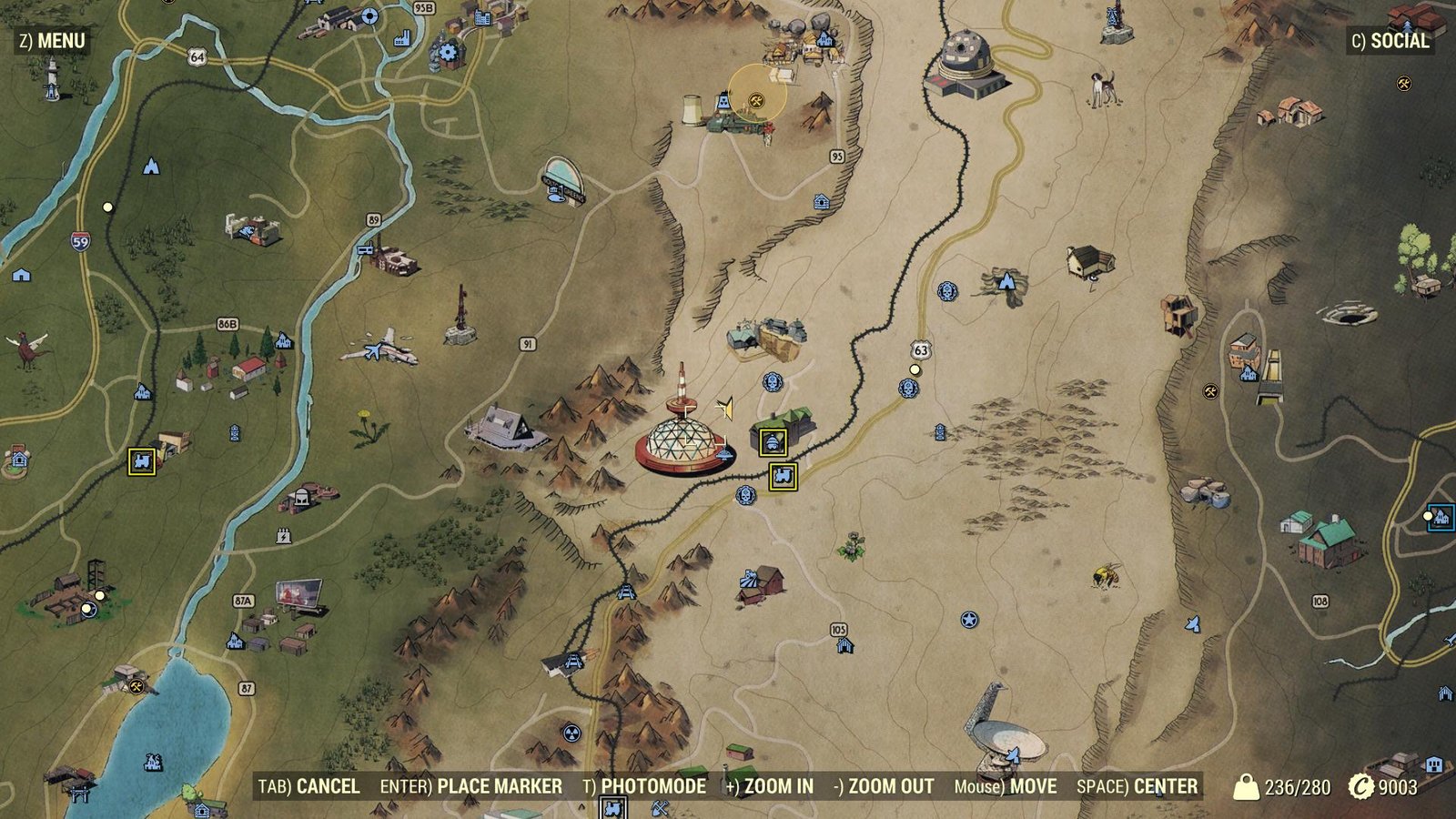Choose the Place Marker option
The height and width of the screenshot is (819, 1456).
tap(470, 786)
